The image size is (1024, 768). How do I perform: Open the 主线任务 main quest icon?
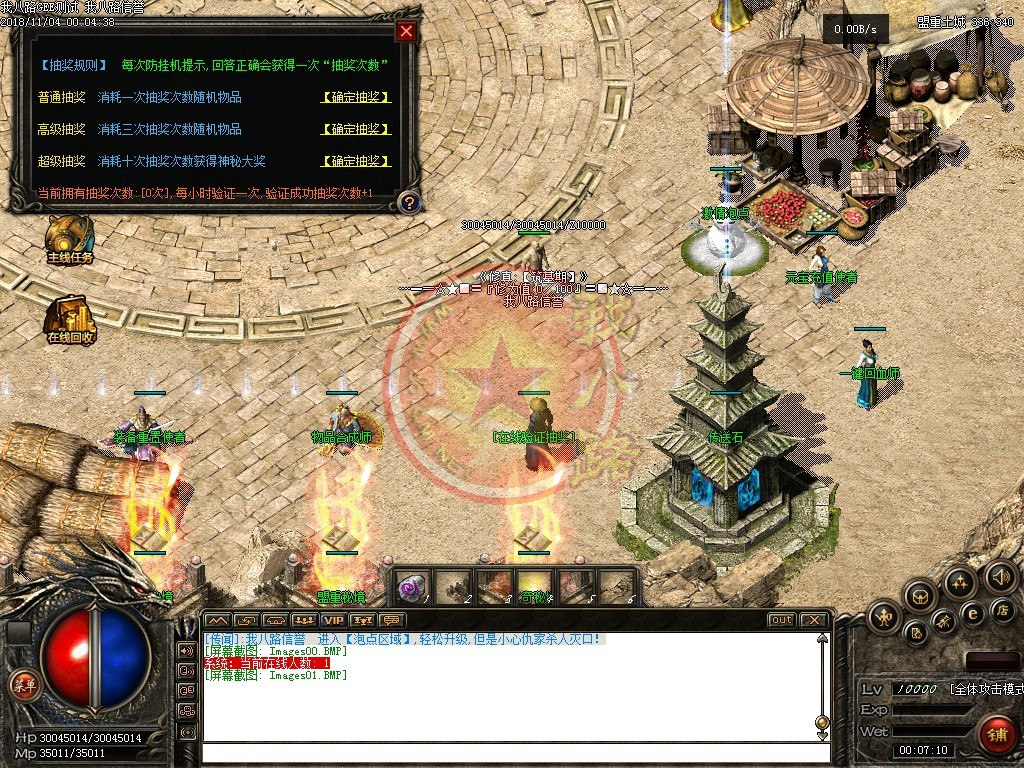(x=70, y=238)
